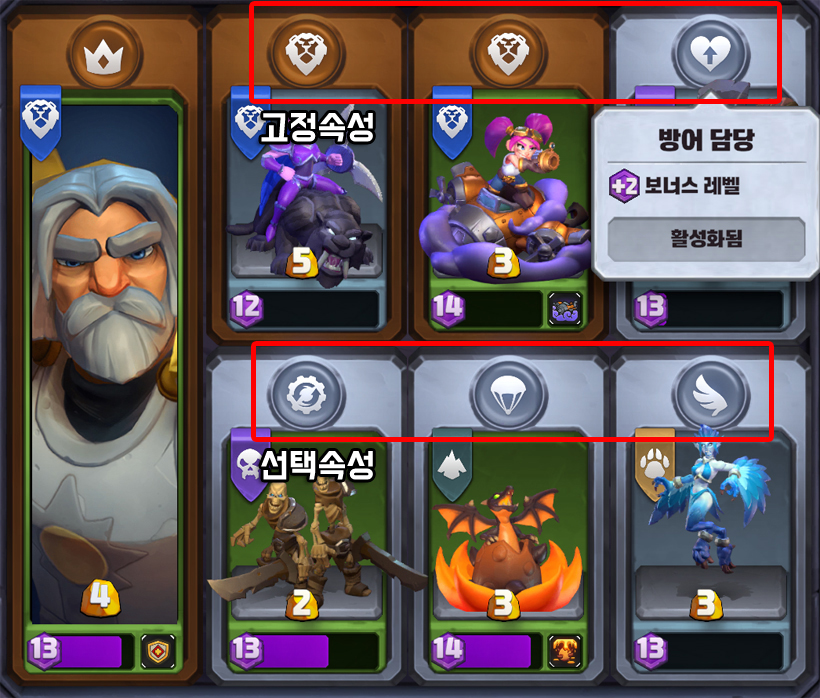Choose the pink-haired gnome pilot card
The image size is (820, 698).
click(504, 200)
